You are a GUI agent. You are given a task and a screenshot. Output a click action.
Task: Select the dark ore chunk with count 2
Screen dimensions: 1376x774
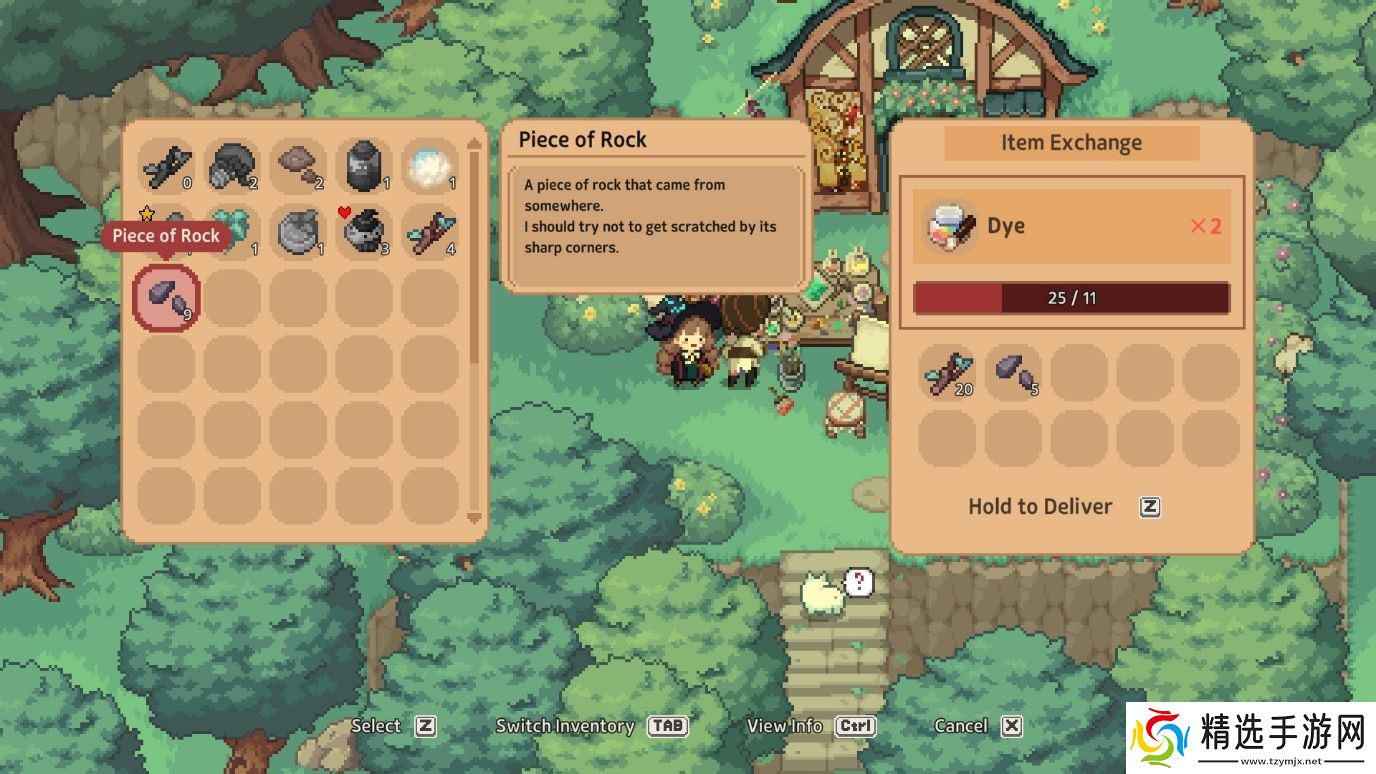point(232,166)
